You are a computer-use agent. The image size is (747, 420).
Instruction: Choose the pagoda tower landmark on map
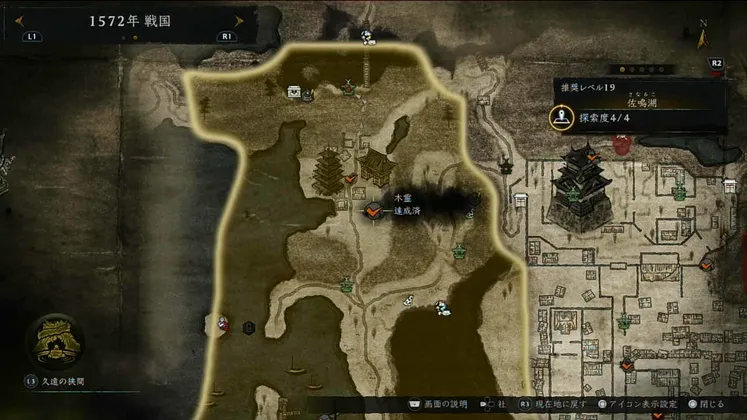(329, 173)
